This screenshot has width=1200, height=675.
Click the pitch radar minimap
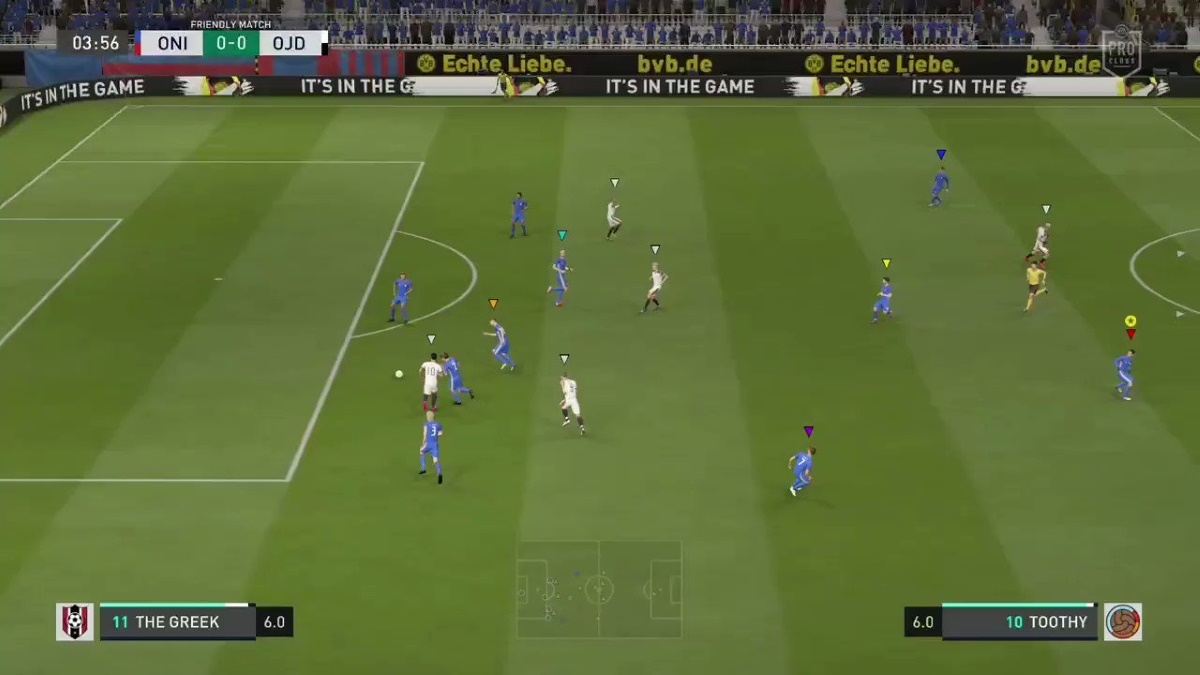click(x=599, y=589)
